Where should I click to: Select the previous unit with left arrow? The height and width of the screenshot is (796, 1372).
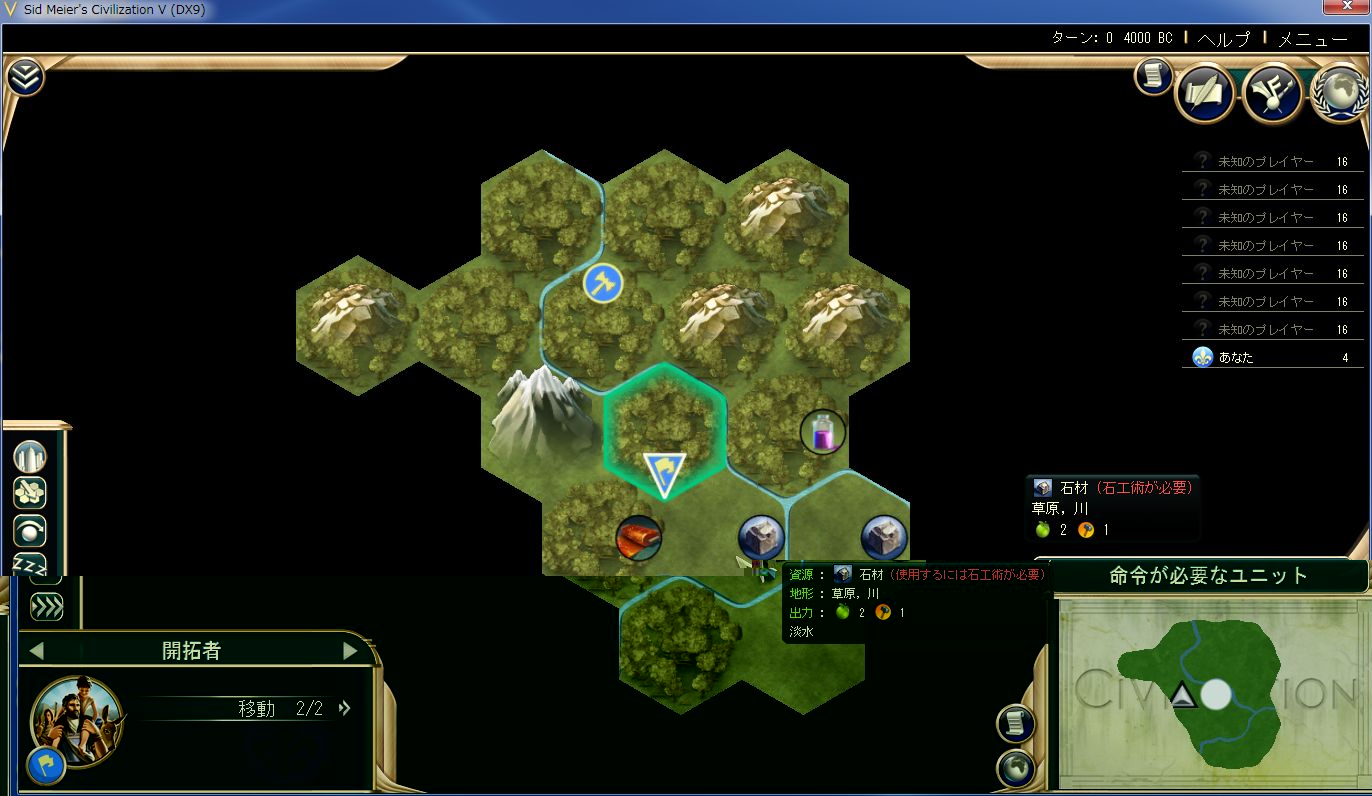37,651
